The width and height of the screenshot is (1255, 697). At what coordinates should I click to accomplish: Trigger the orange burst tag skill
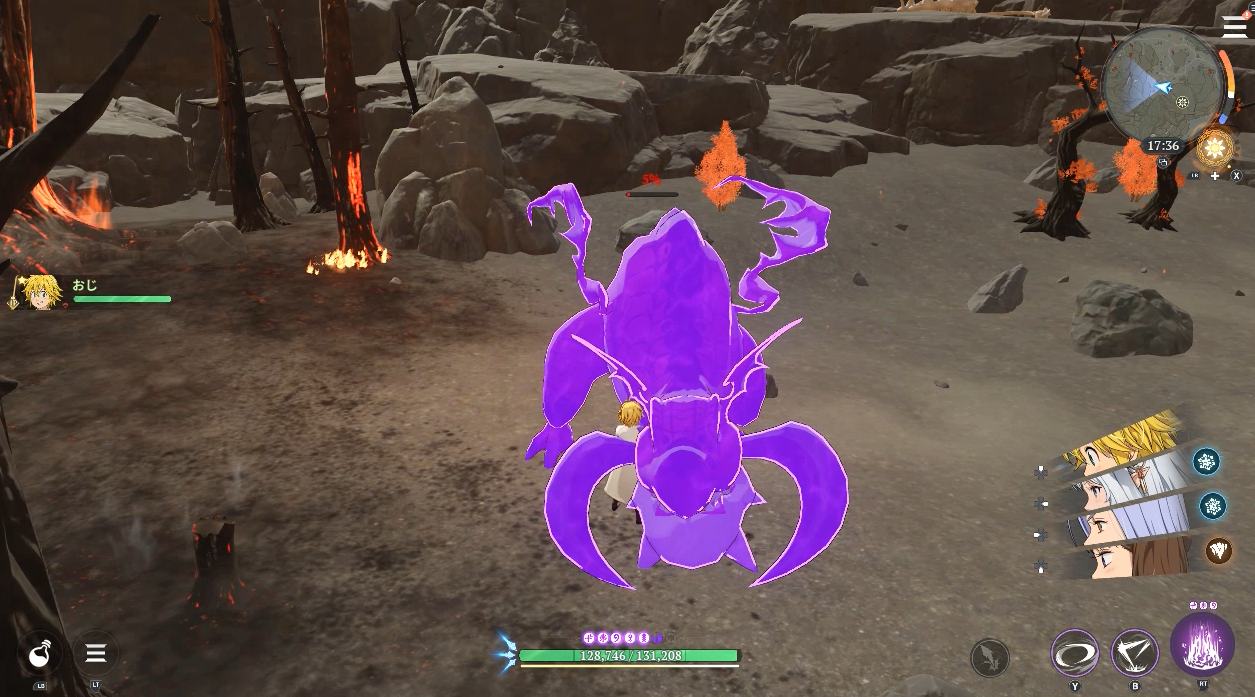tap(1218, 550)
